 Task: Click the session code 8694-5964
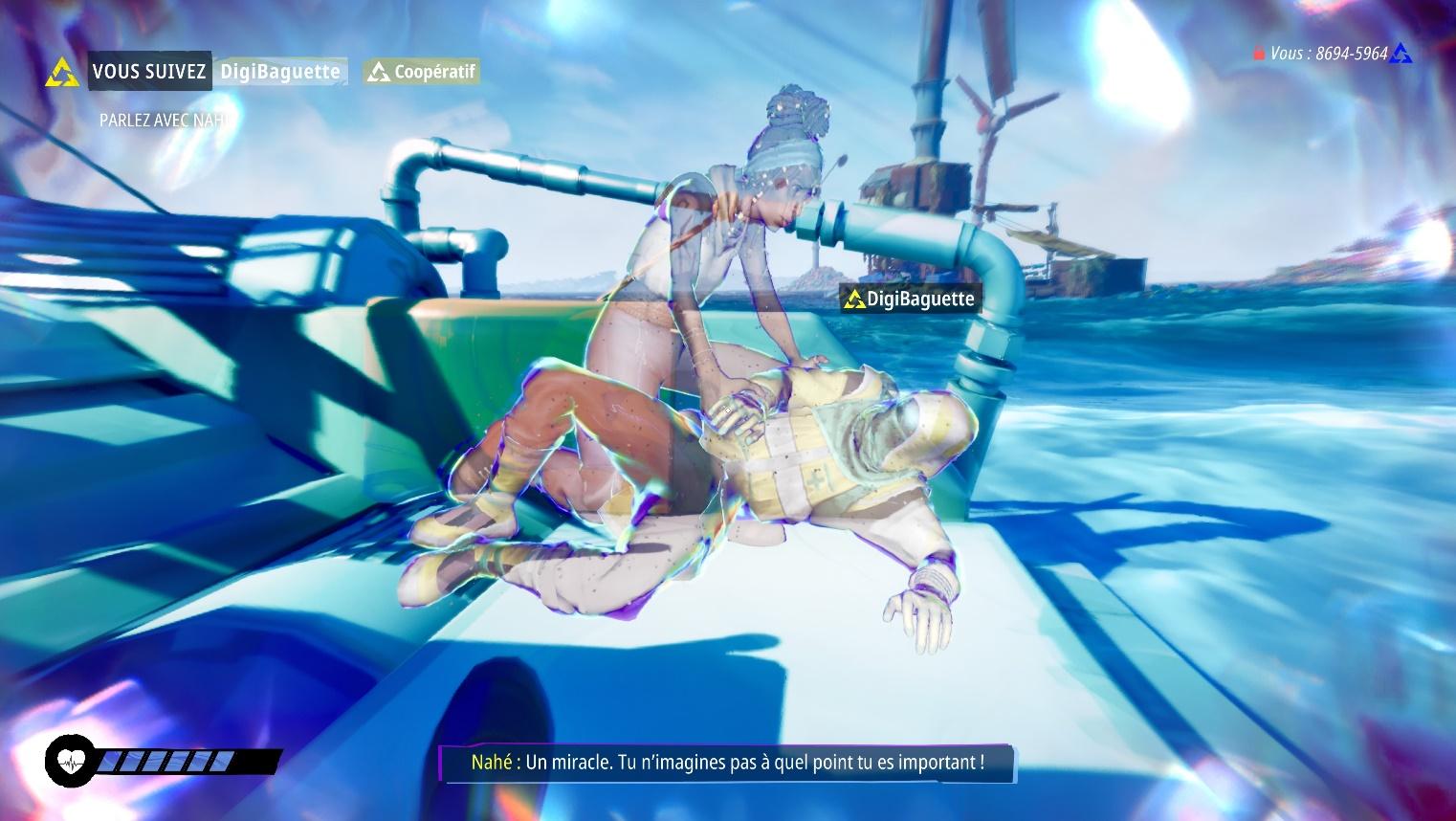(x=1351, y=54)
